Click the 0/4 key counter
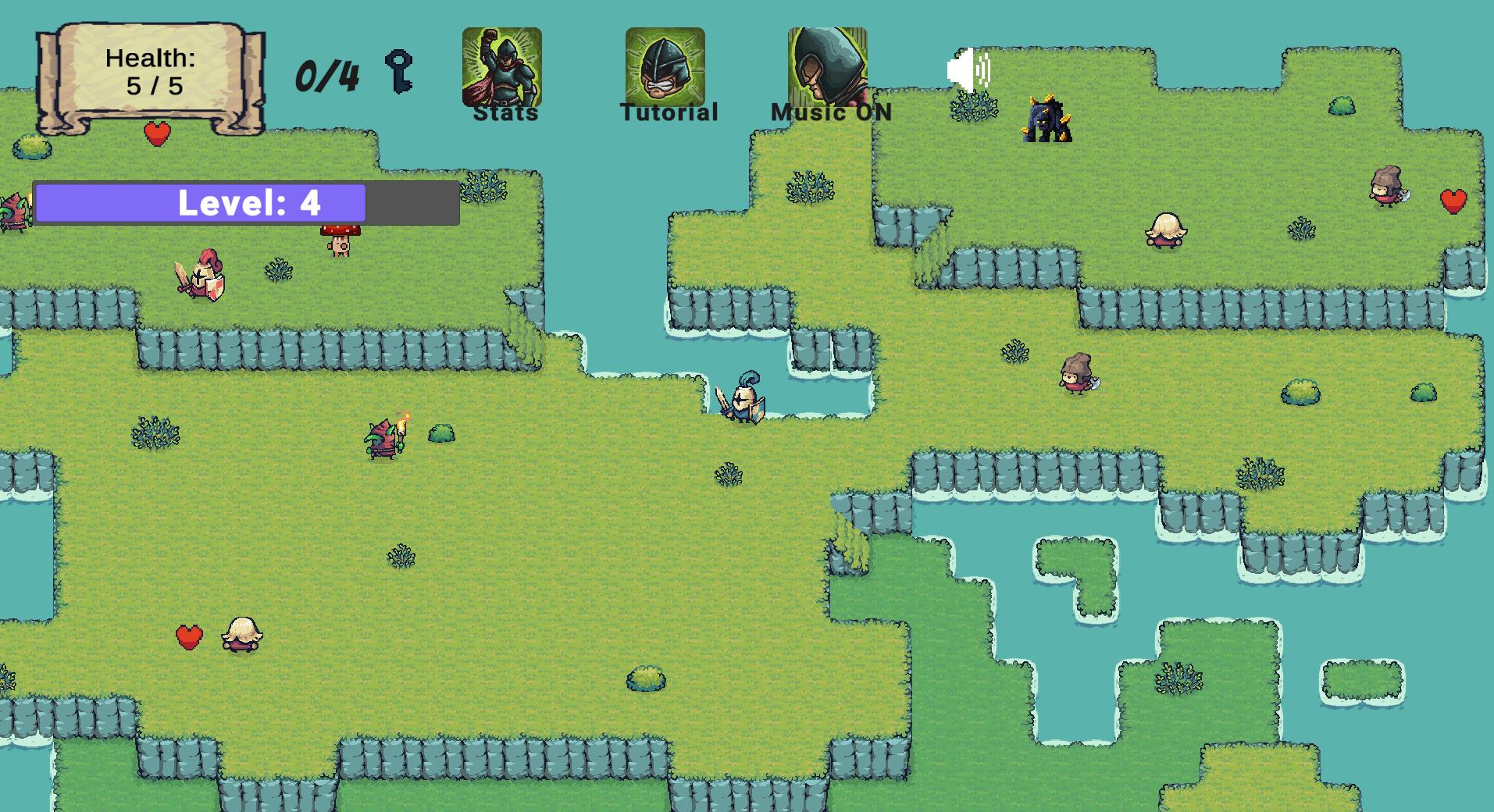The height and width of the screenshot is (812, 1494). (x=326, y=74)
